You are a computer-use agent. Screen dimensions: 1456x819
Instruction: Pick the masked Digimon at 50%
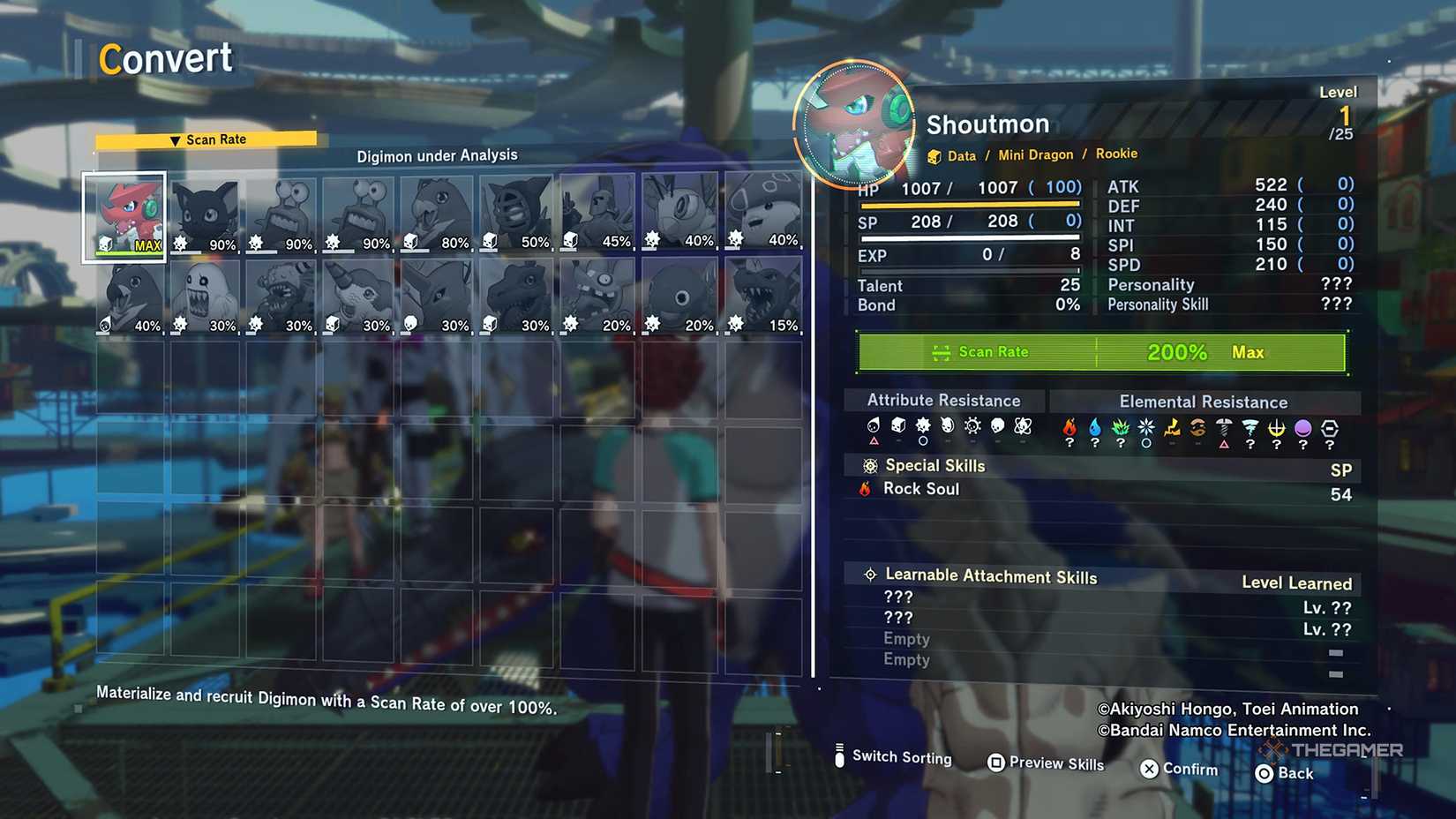click(x=516, y=214)
